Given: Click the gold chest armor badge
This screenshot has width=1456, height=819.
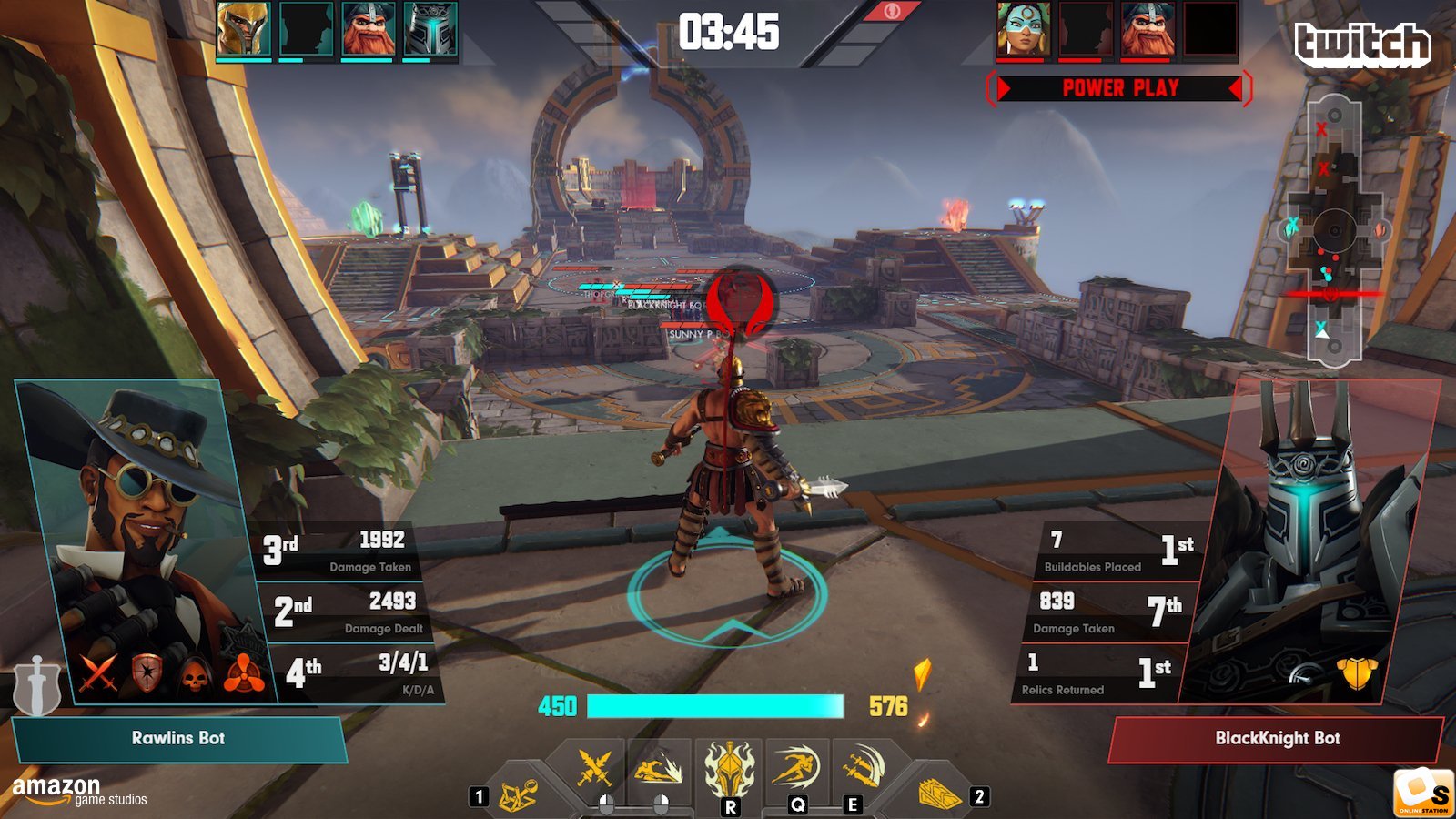Looking at the screenshot, I should pyautogui.click(x=1356, y=673).
